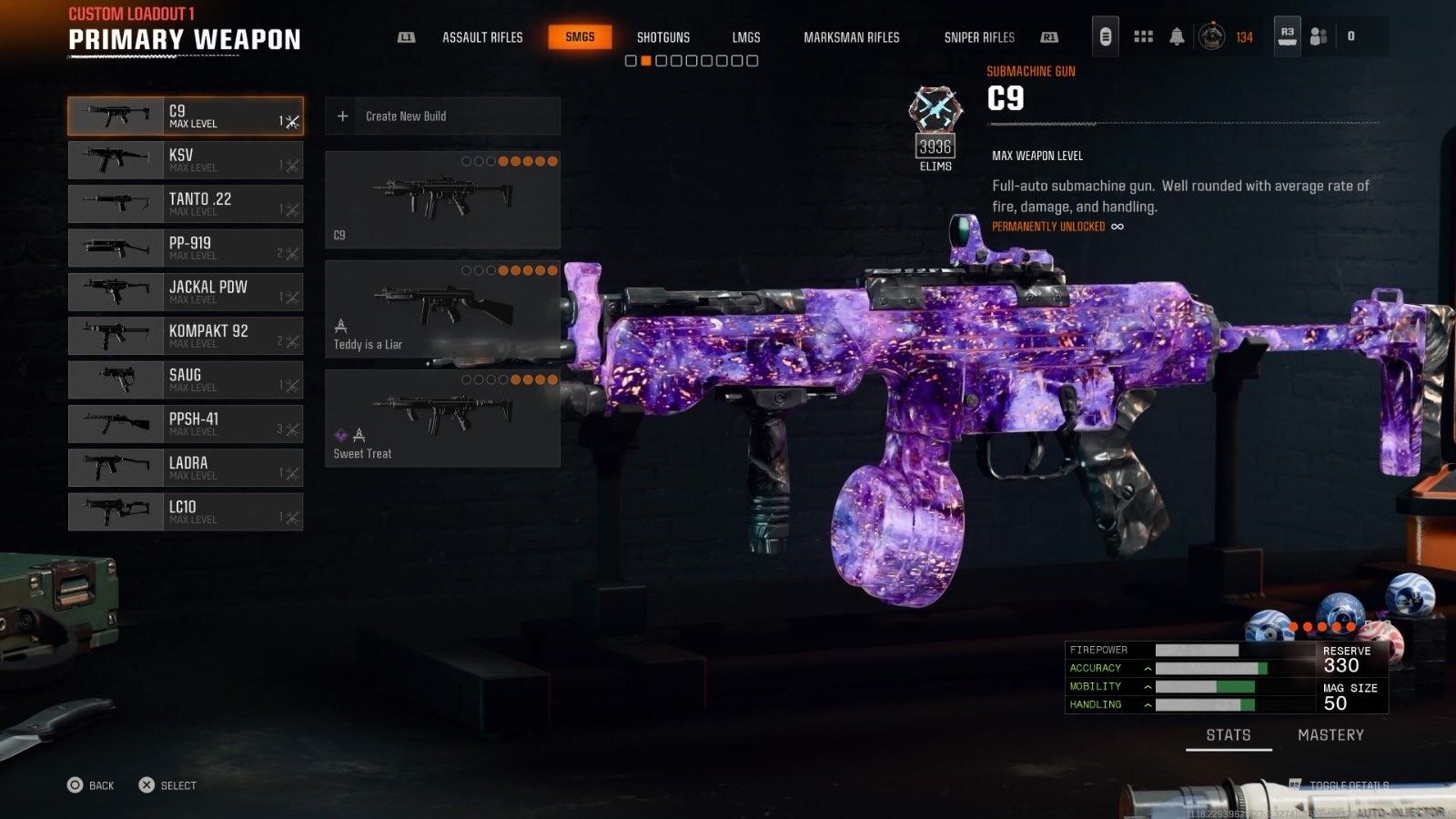The width and height of the screenshot is (1456, 819).
Task: Switch to the Assault Rifles category
Action: pos(482,37)
